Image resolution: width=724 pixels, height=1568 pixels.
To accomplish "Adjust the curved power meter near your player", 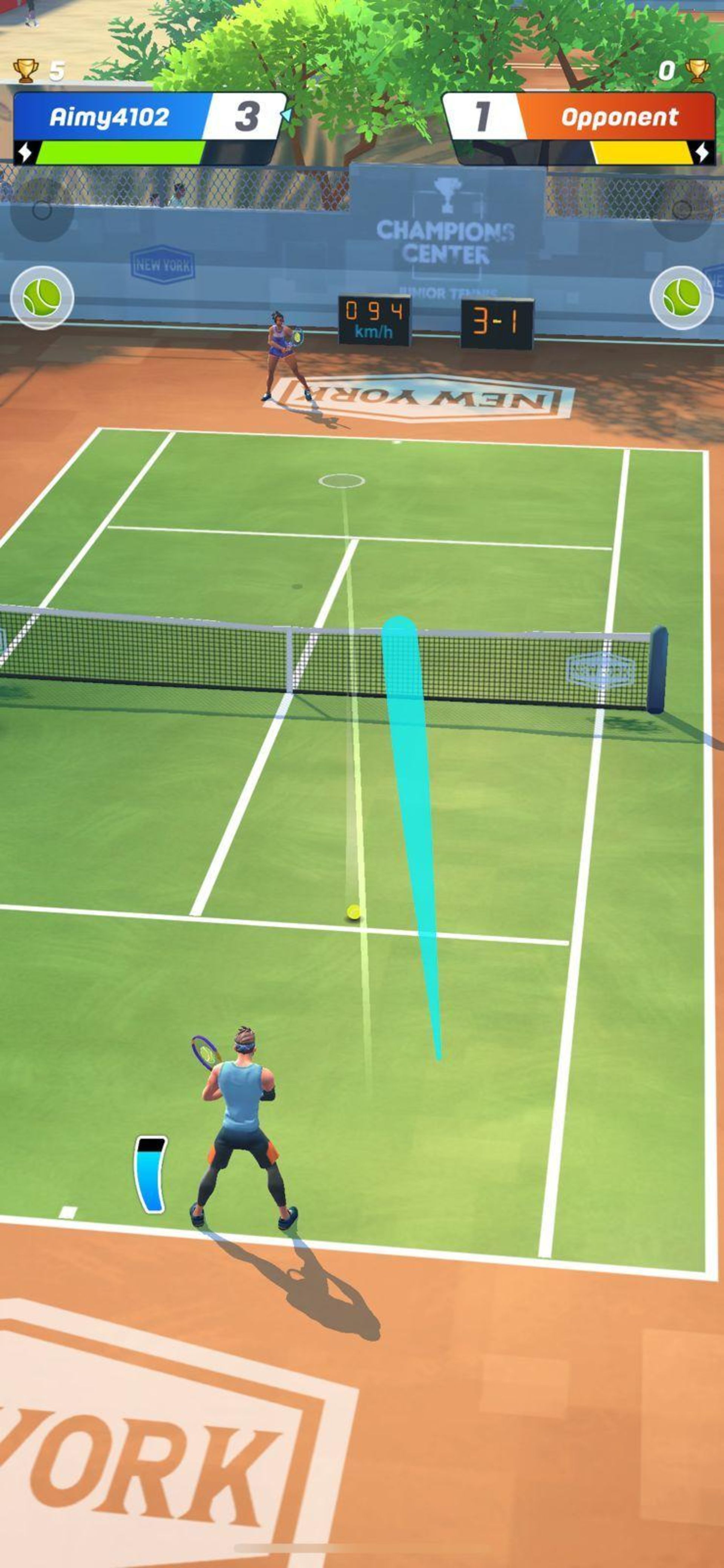I will click(x=150, y=1175).
